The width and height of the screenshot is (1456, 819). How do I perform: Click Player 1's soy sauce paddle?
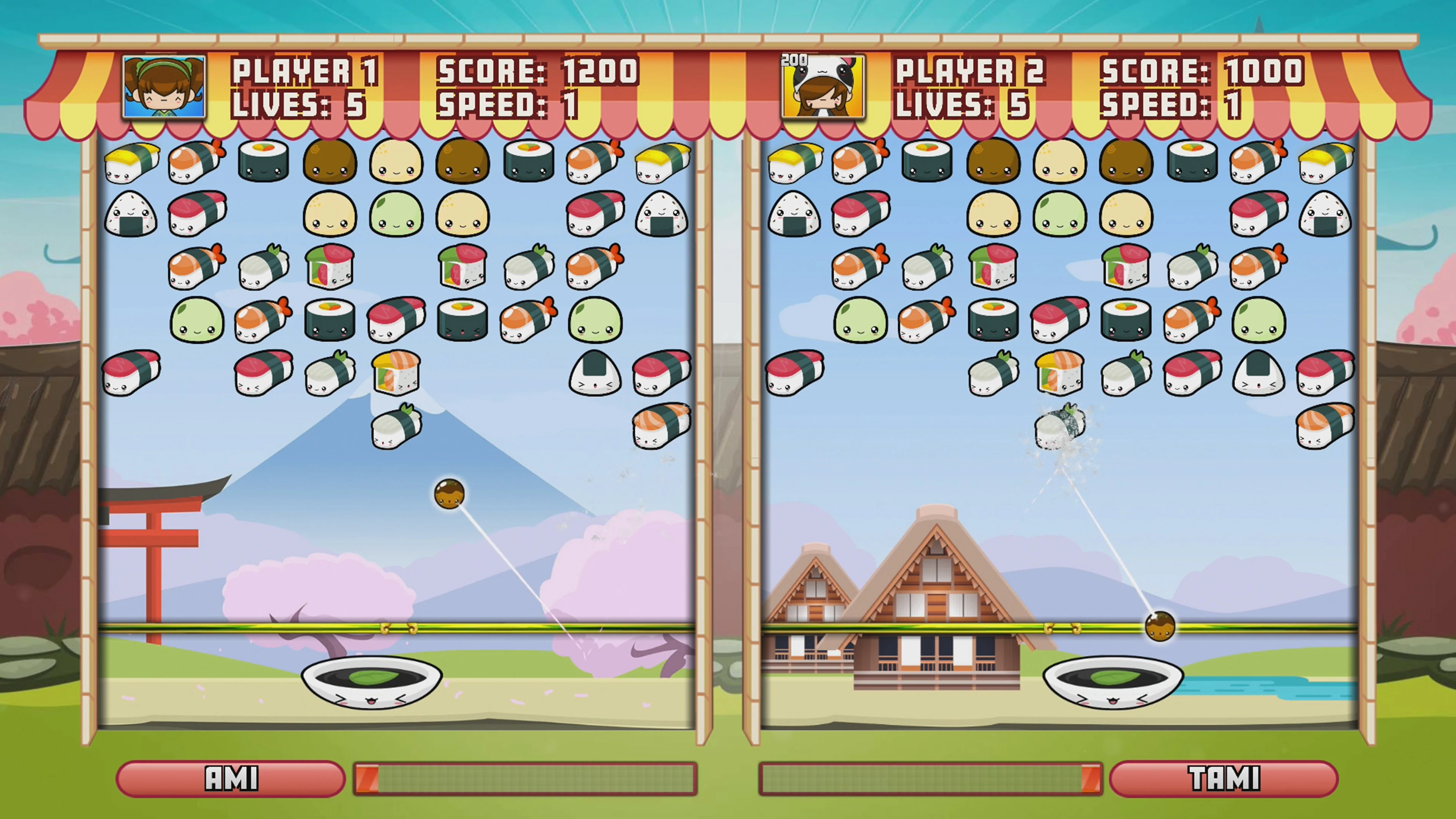point(370,681)
